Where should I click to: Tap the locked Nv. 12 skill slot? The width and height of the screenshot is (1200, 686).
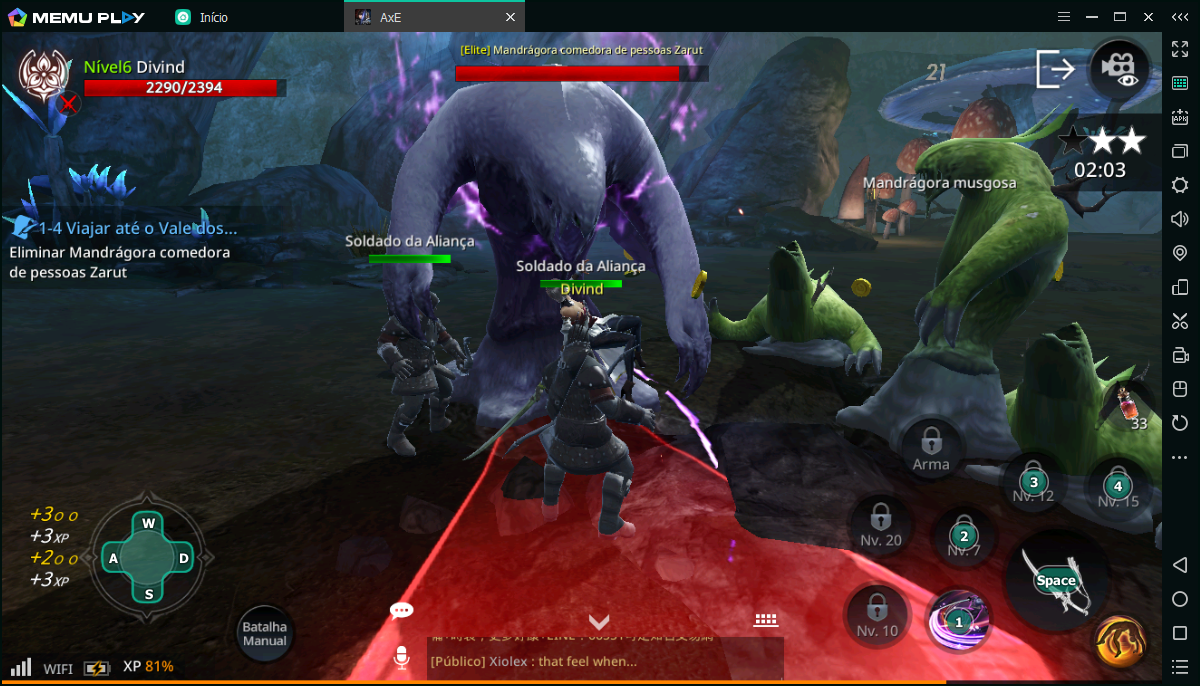(x=1033, y=484)
